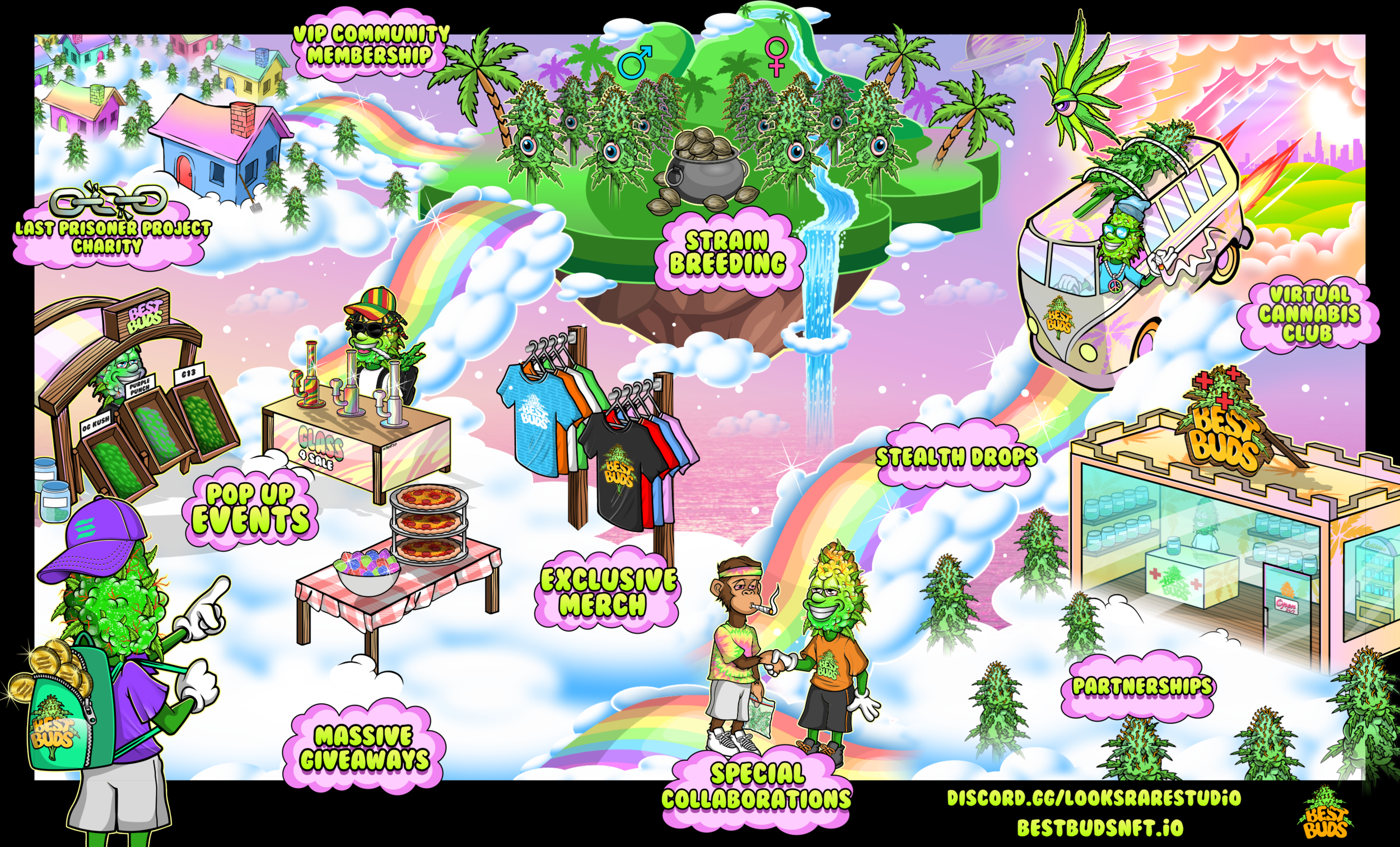Open the Partnerships bubble

[1142, 686]
